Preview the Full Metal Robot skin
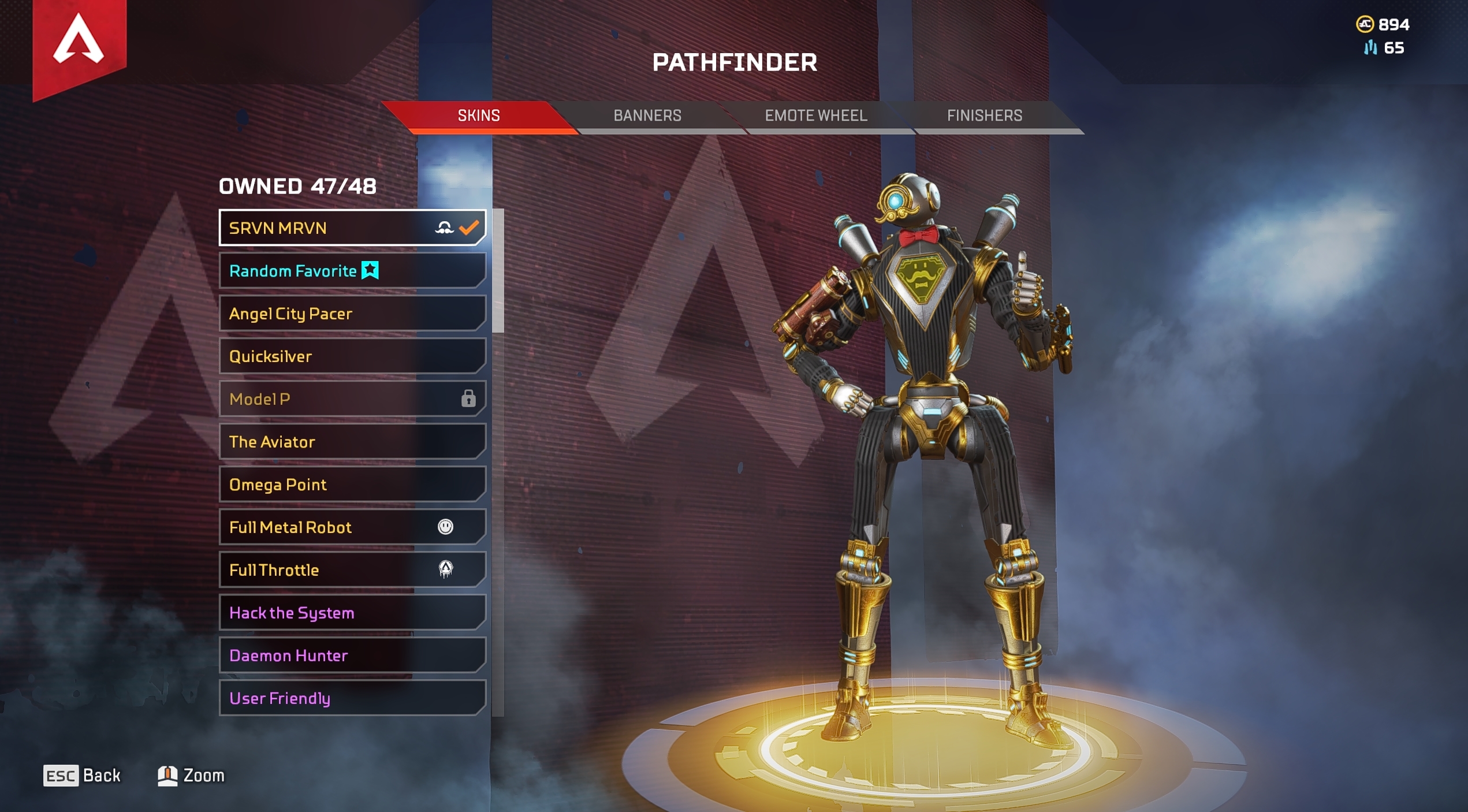This screenshot has width=1468, height=812. [x=352, y=527]
